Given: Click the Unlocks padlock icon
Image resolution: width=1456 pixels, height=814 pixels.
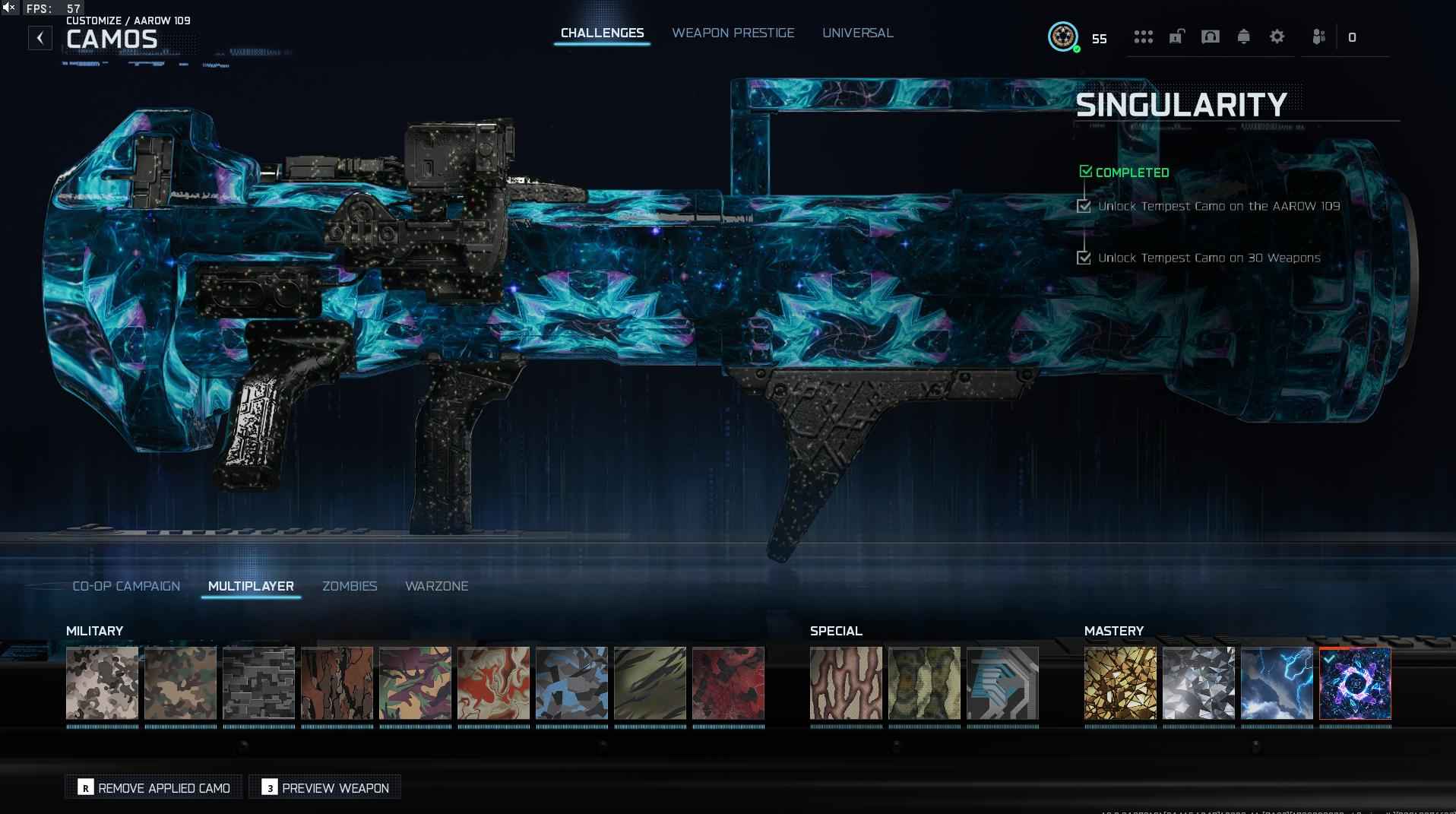Looking at the screenshot, I should click(x=1176, y=36).
